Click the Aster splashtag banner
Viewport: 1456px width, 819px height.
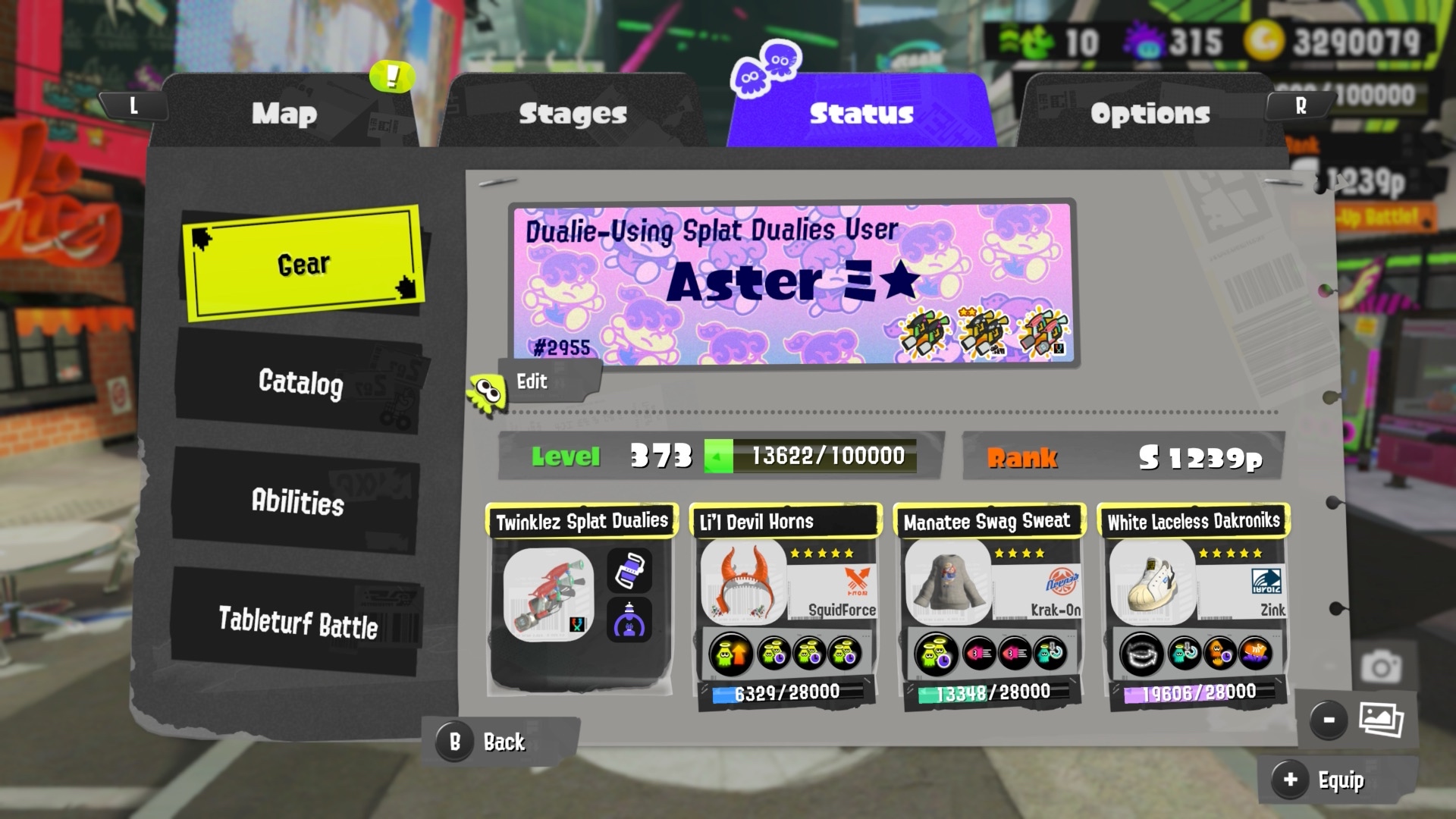coord(792,283)
